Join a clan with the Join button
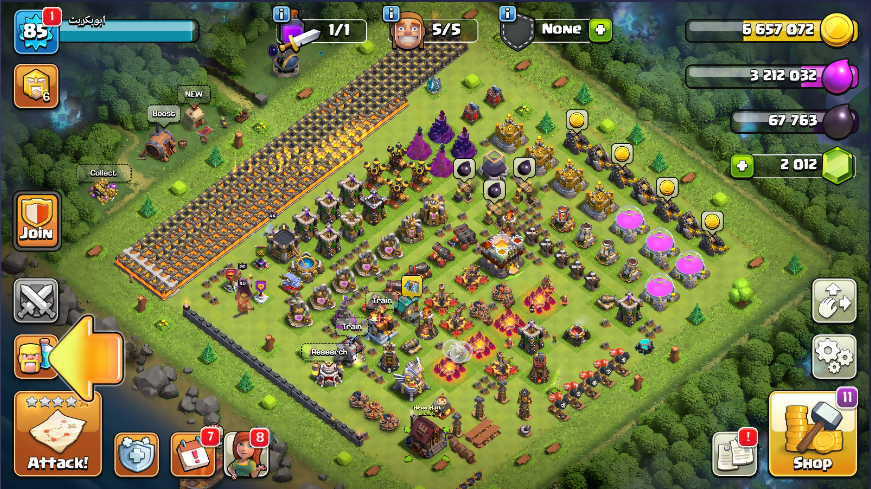This screenshot has height=489, width=871. 37,220
